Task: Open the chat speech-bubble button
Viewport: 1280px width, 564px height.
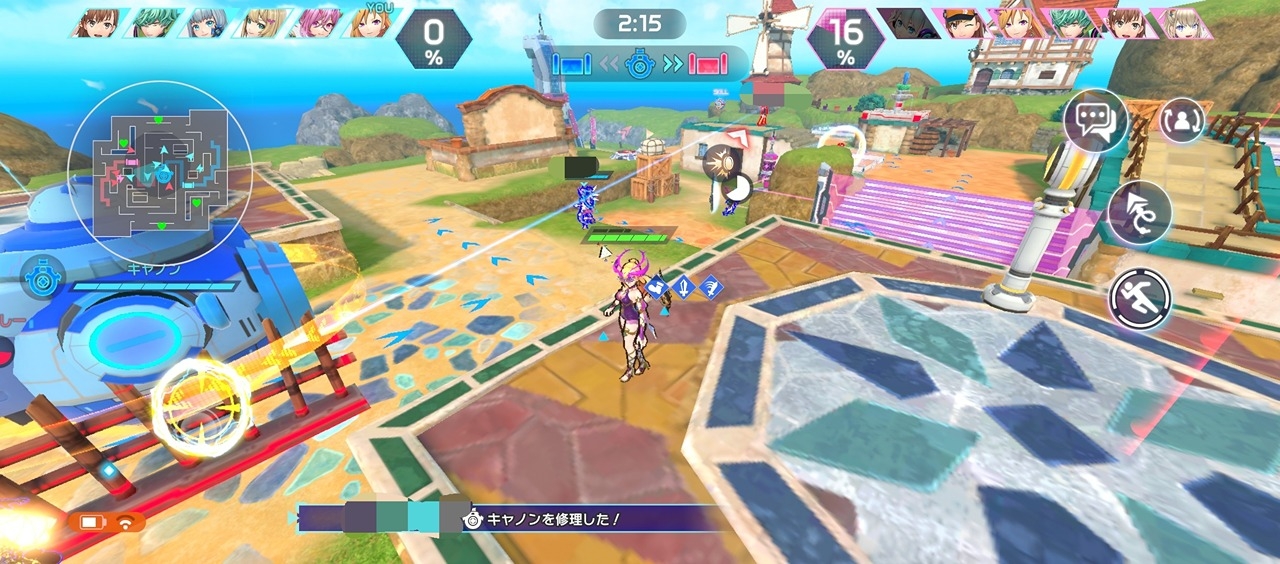Action: 1094,121
